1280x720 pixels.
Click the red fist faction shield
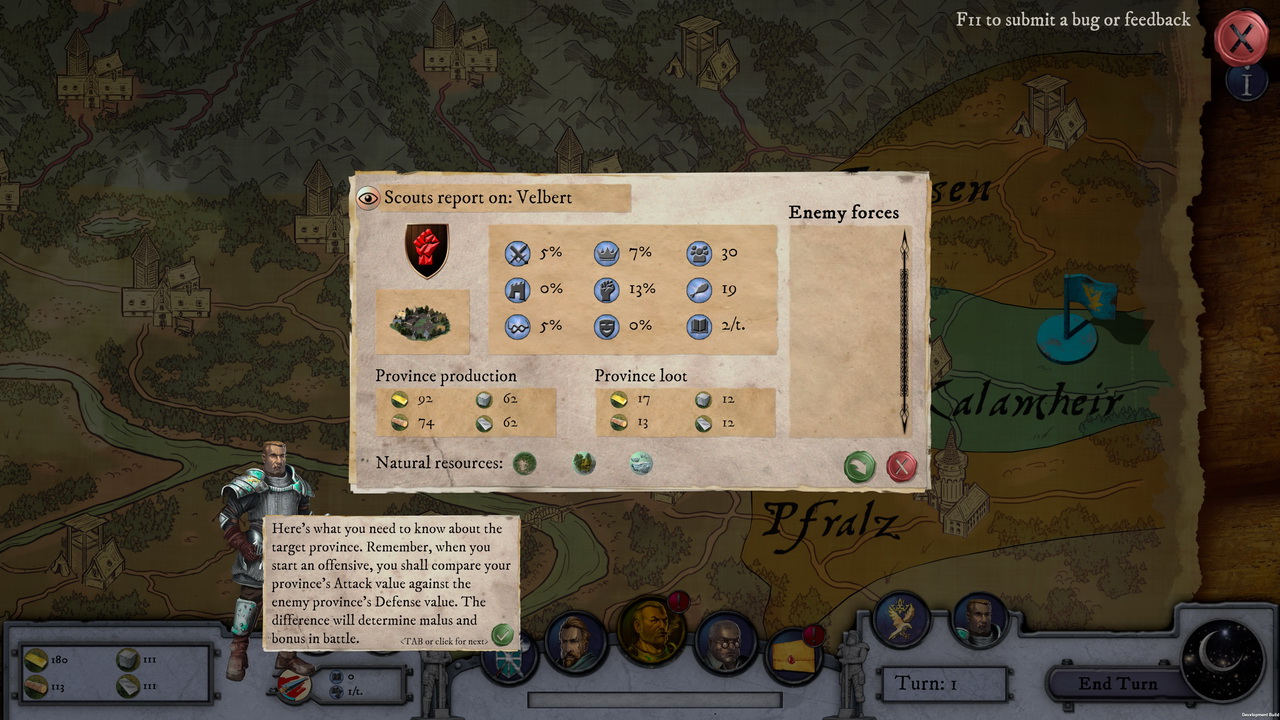426,250
